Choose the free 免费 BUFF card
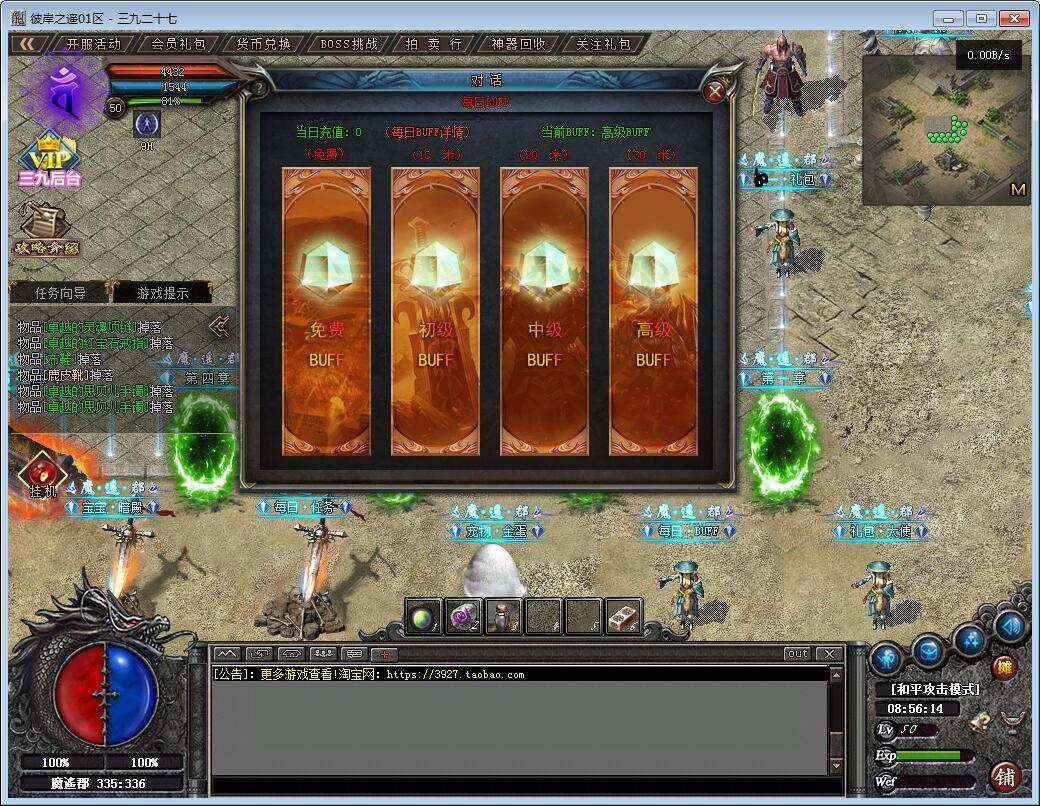 (326, 311)
